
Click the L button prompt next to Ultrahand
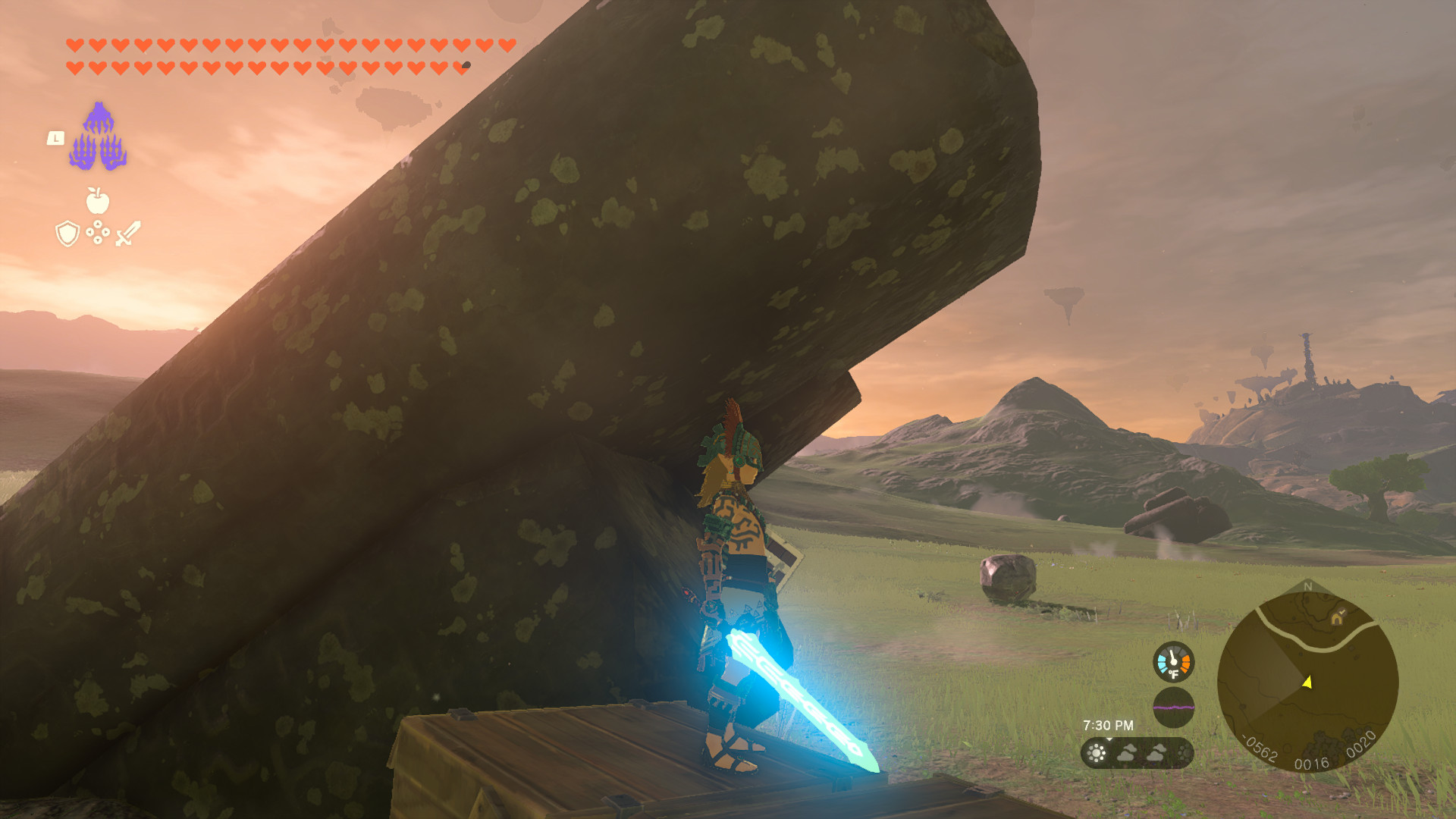[55, 139]
